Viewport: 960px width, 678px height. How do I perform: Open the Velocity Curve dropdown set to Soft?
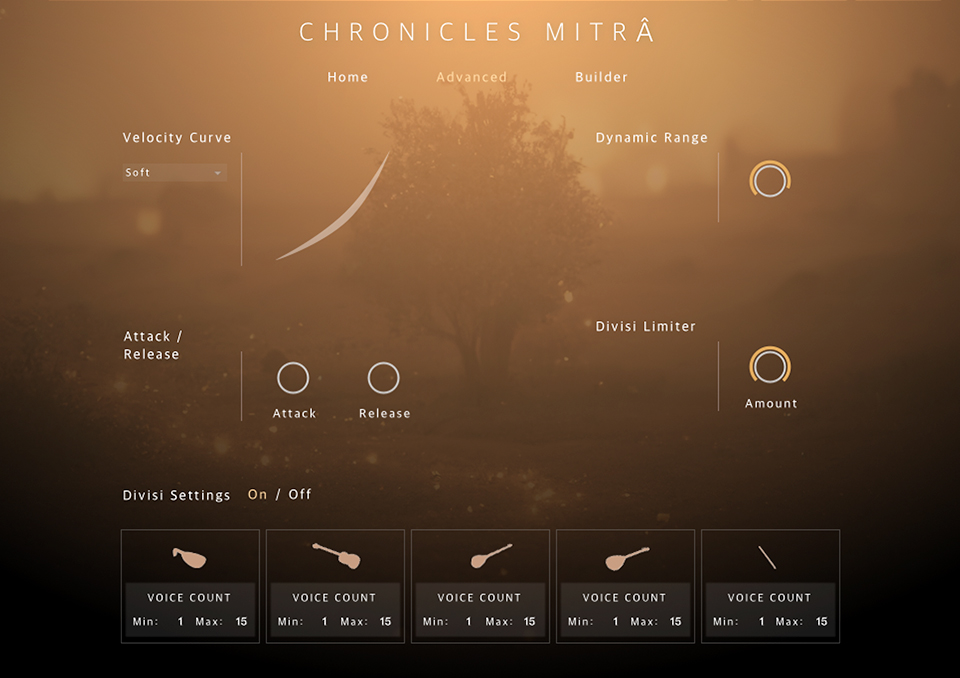(175, 173)
